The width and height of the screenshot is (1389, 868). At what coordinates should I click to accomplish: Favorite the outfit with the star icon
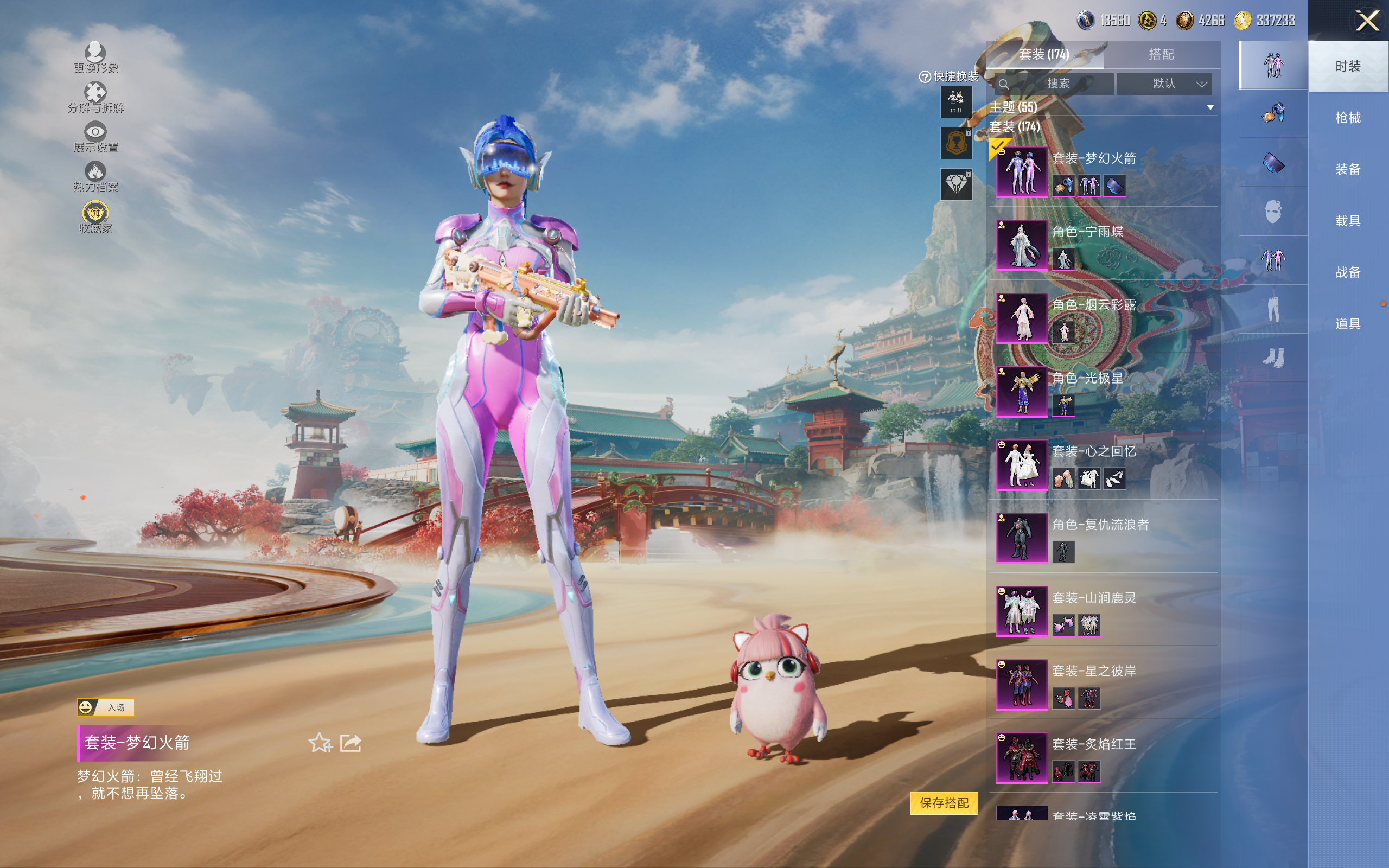click(x=320, y=743)
